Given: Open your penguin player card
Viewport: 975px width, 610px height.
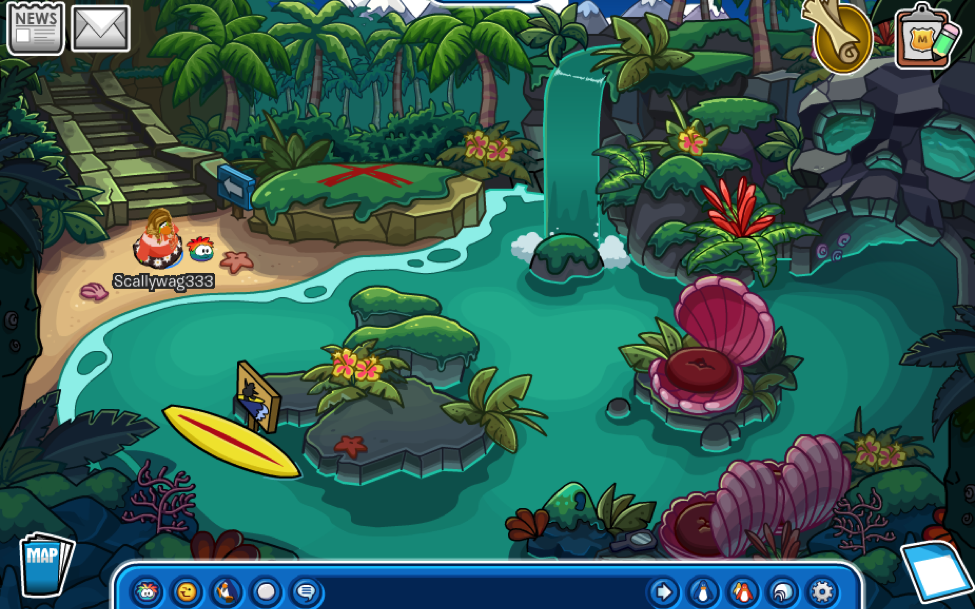Looking at the screenshot, I should [x=701, y=591].
